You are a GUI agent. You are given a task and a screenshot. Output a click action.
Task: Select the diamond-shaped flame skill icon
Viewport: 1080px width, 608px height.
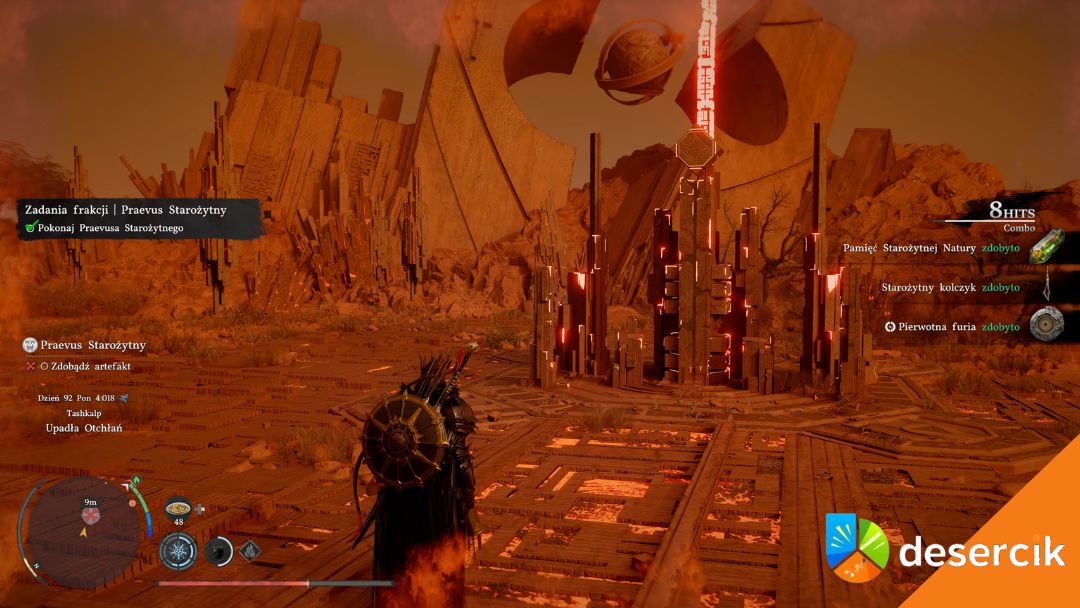(x=249, y=549)
